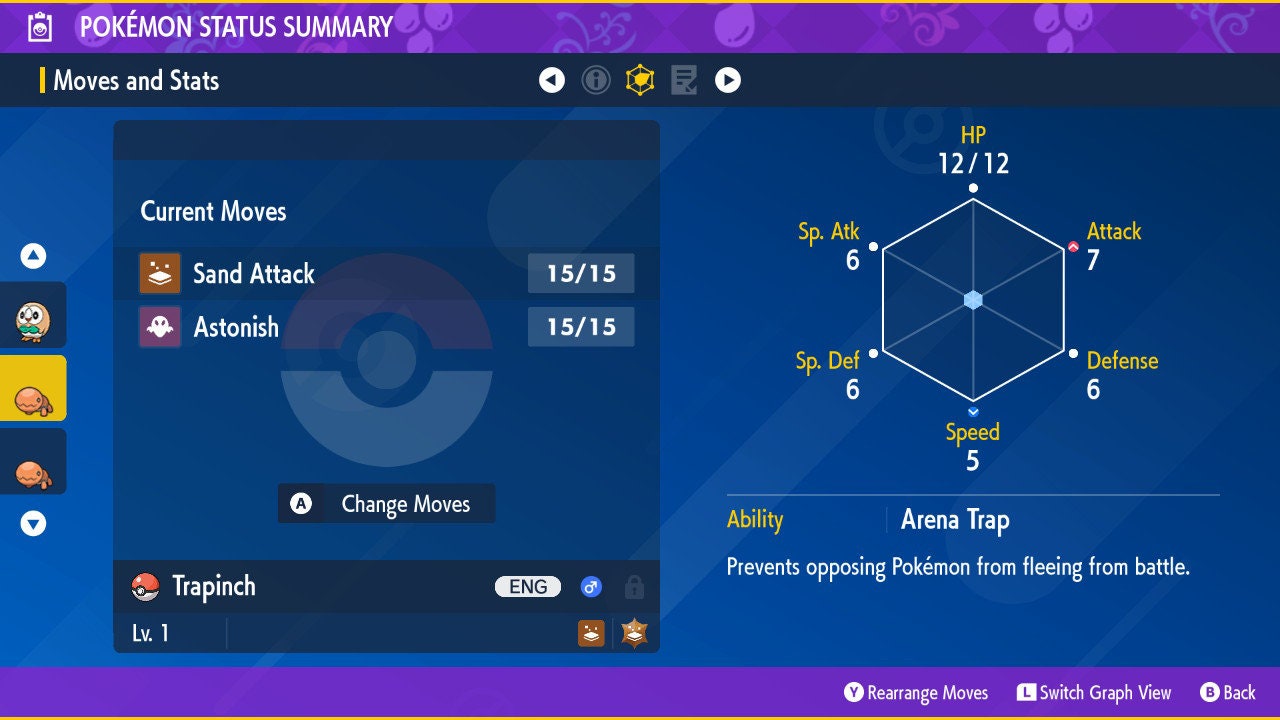The image size is (1280, 720).
Task: Go to next summary page arrow
Action: point(728,80)
